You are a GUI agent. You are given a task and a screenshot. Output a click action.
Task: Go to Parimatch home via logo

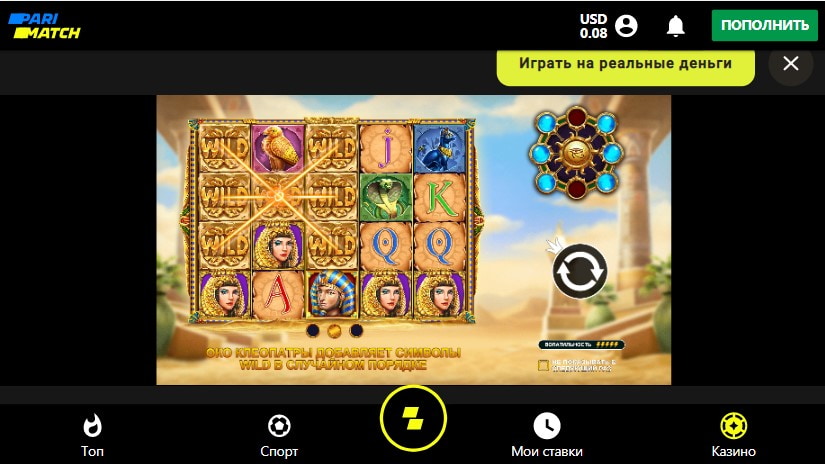tap(45, 25)
